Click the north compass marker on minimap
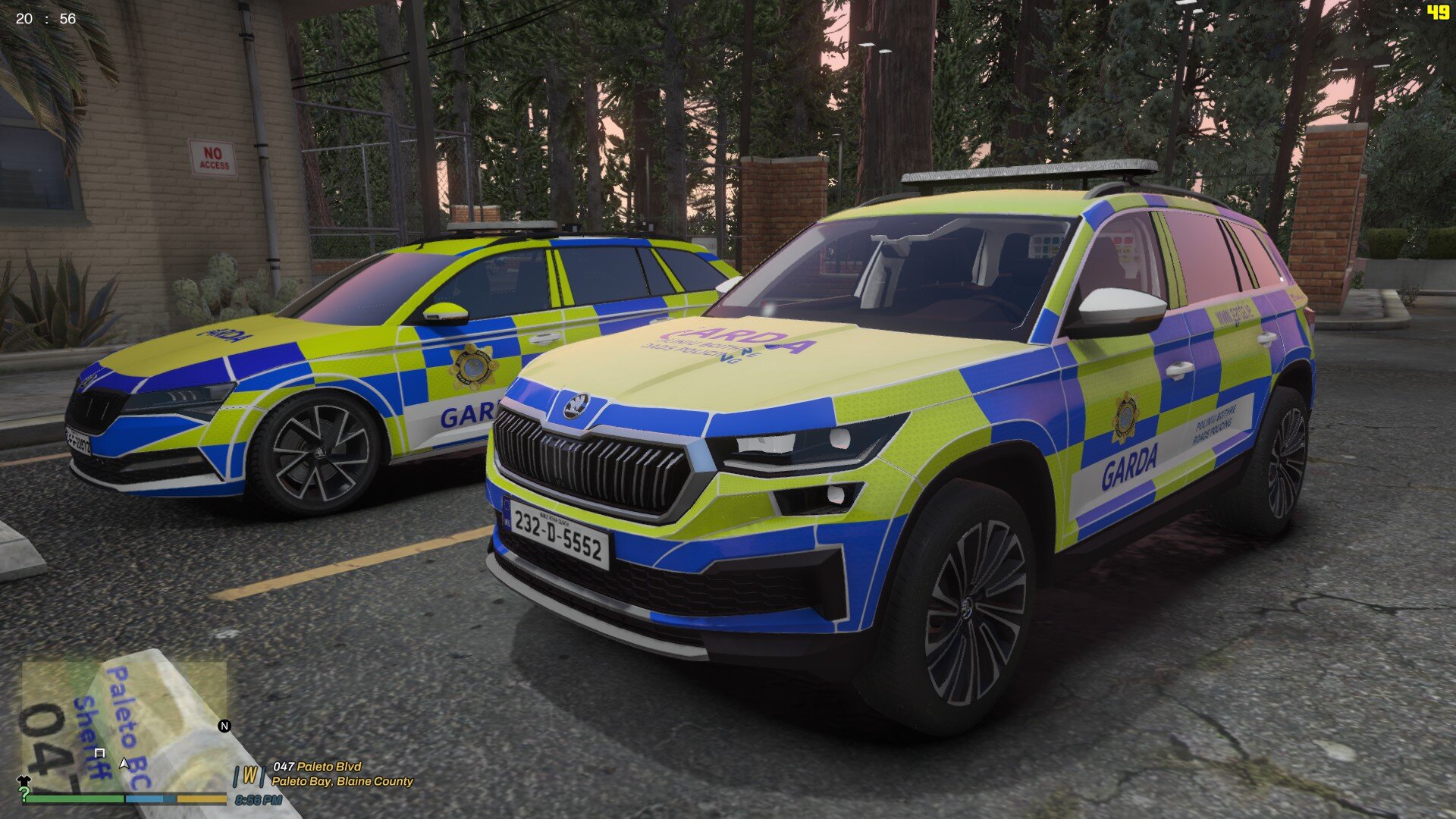 pyautogui.click(x=224, y=726)
